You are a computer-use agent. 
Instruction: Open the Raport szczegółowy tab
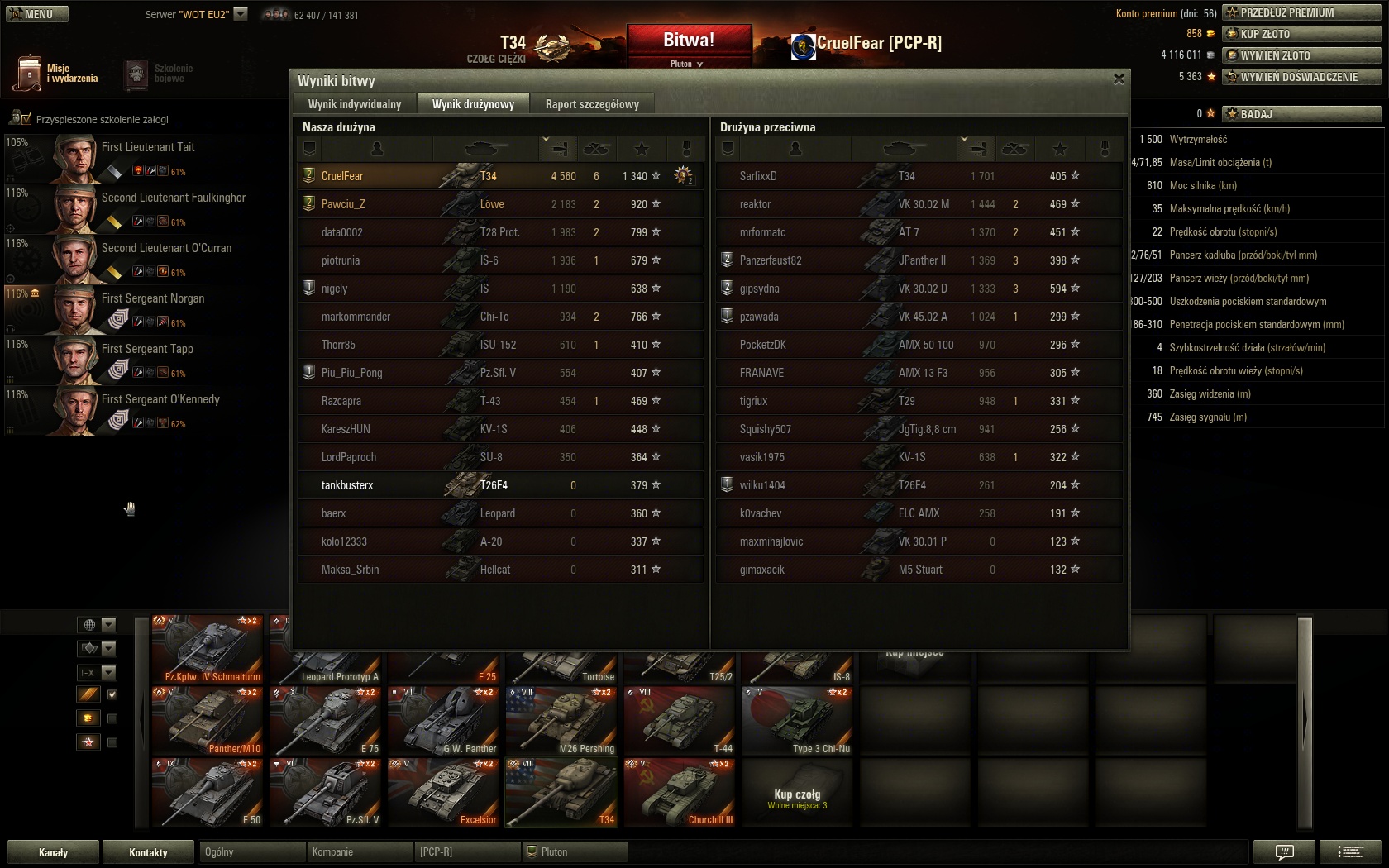(592, 104)
